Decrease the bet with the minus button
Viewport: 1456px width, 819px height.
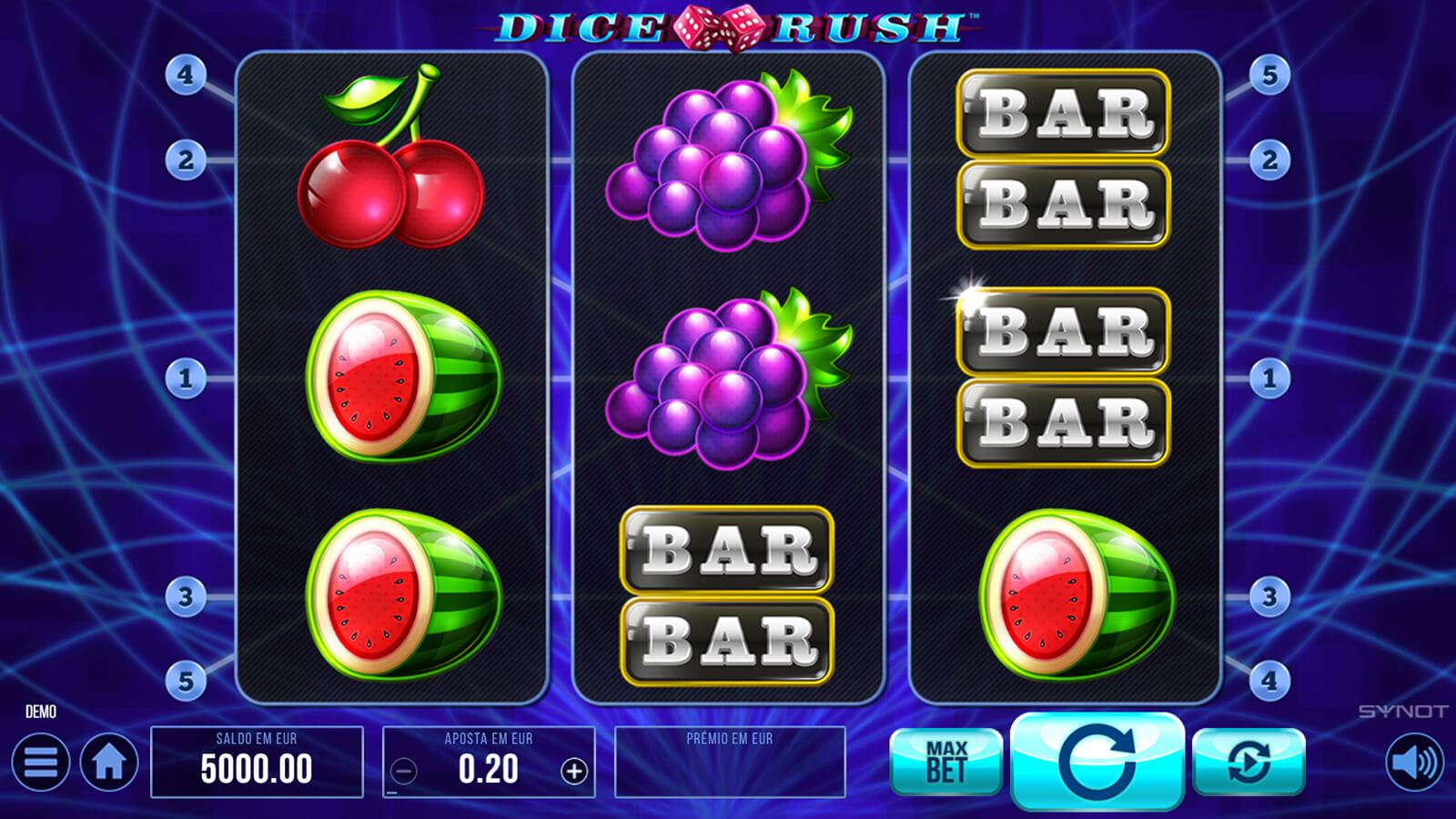point(404,772)
